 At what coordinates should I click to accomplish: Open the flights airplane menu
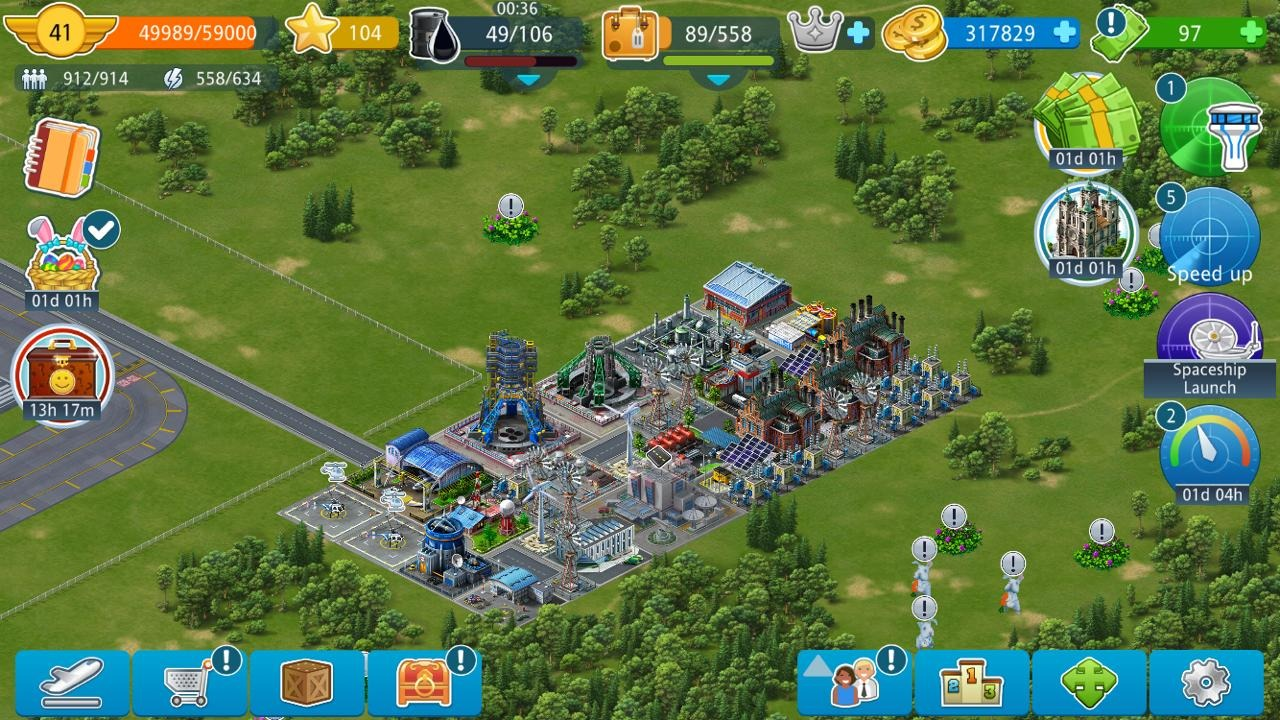point(72,683)
